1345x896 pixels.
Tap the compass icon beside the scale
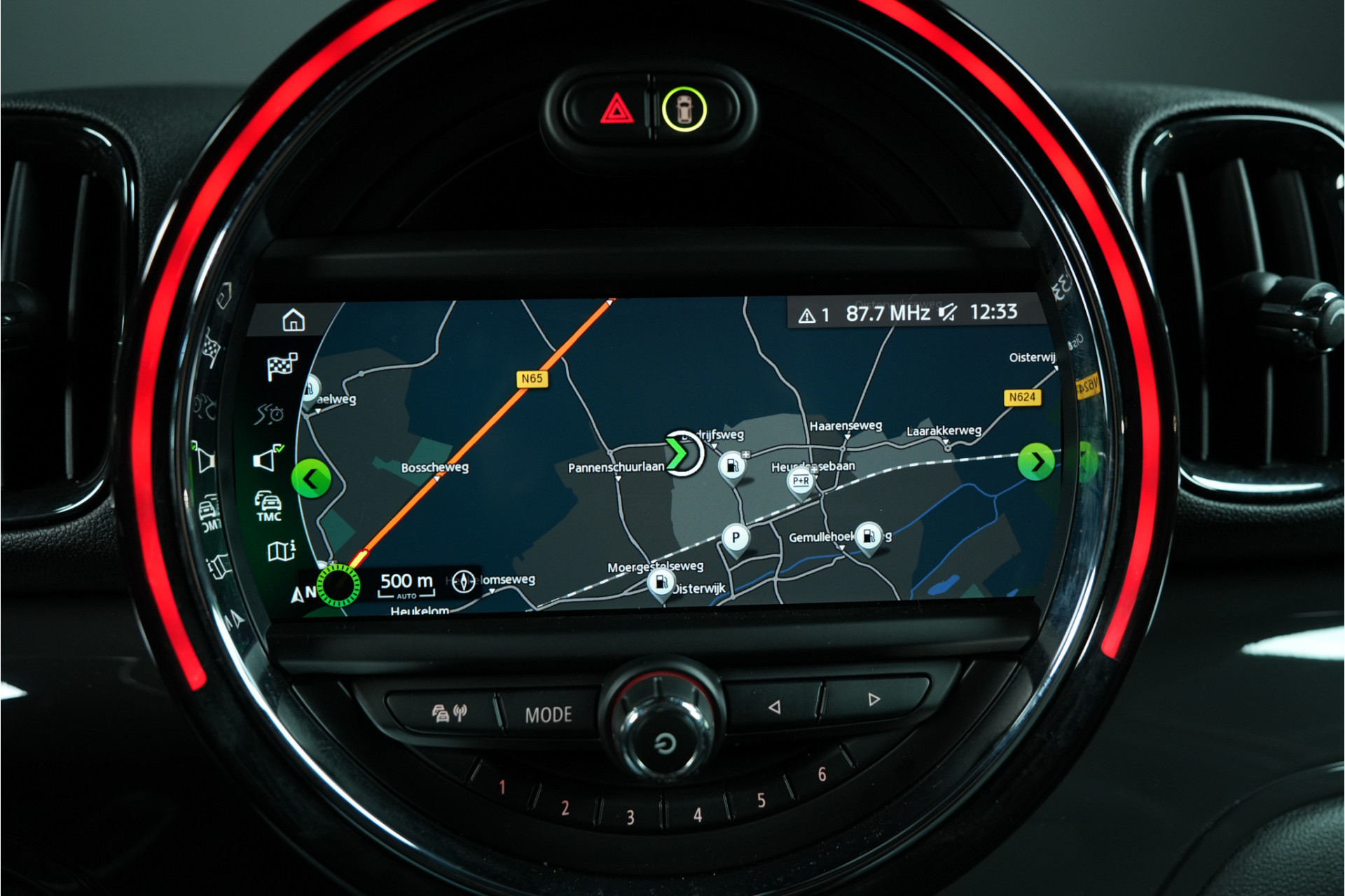click(463, 581)
